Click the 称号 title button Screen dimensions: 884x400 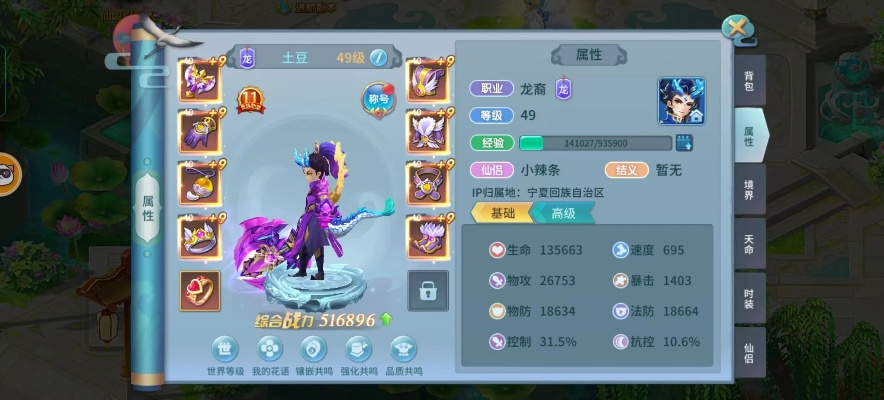377,98
